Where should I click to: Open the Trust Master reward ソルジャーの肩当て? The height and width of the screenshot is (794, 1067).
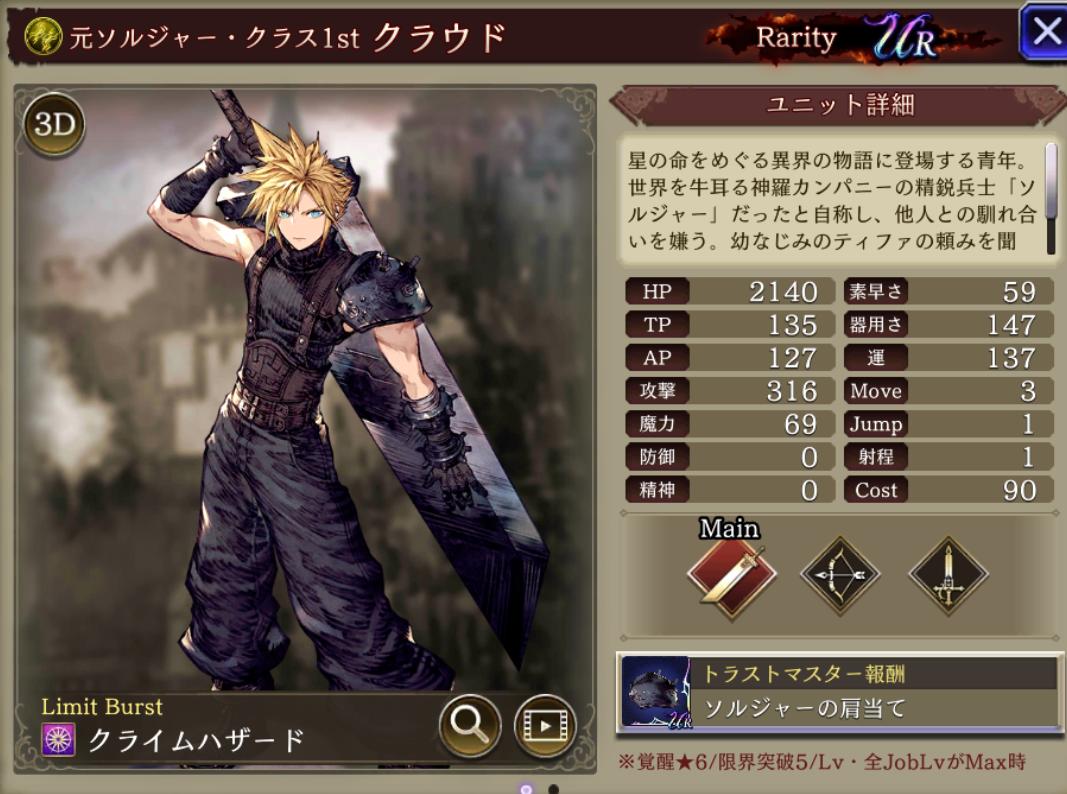point(838,692)
